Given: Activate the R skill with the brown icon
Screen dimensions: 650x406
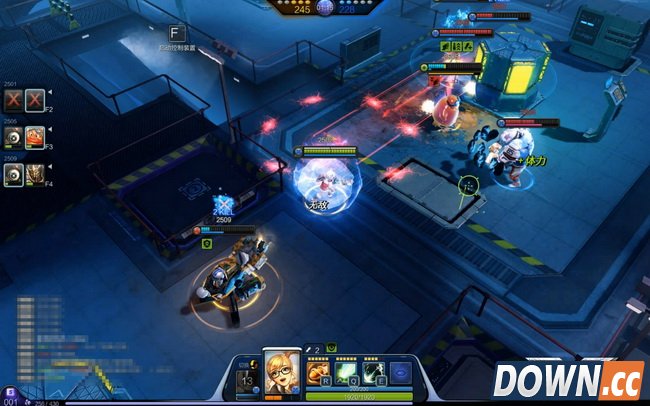Looking at the screenshot, I should (317, 371).
